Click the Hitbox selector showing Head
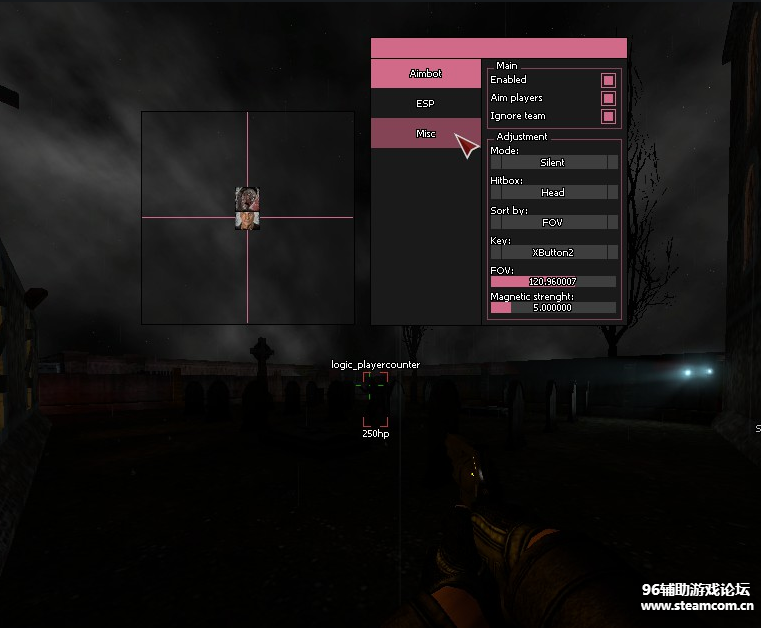The image size is (761, 628). coord(552,192)
